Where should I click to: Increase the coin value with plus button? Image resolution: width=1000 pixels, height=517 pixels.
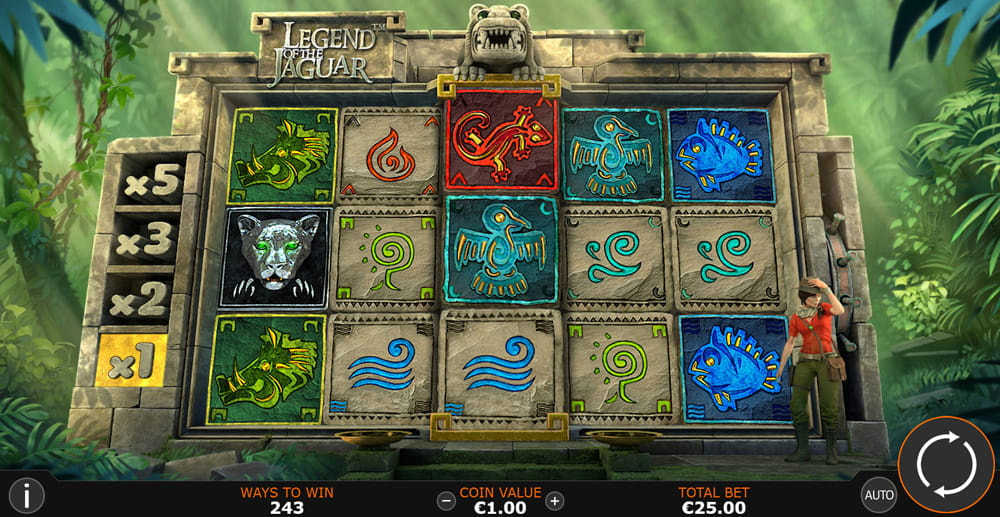coord(555,501)
